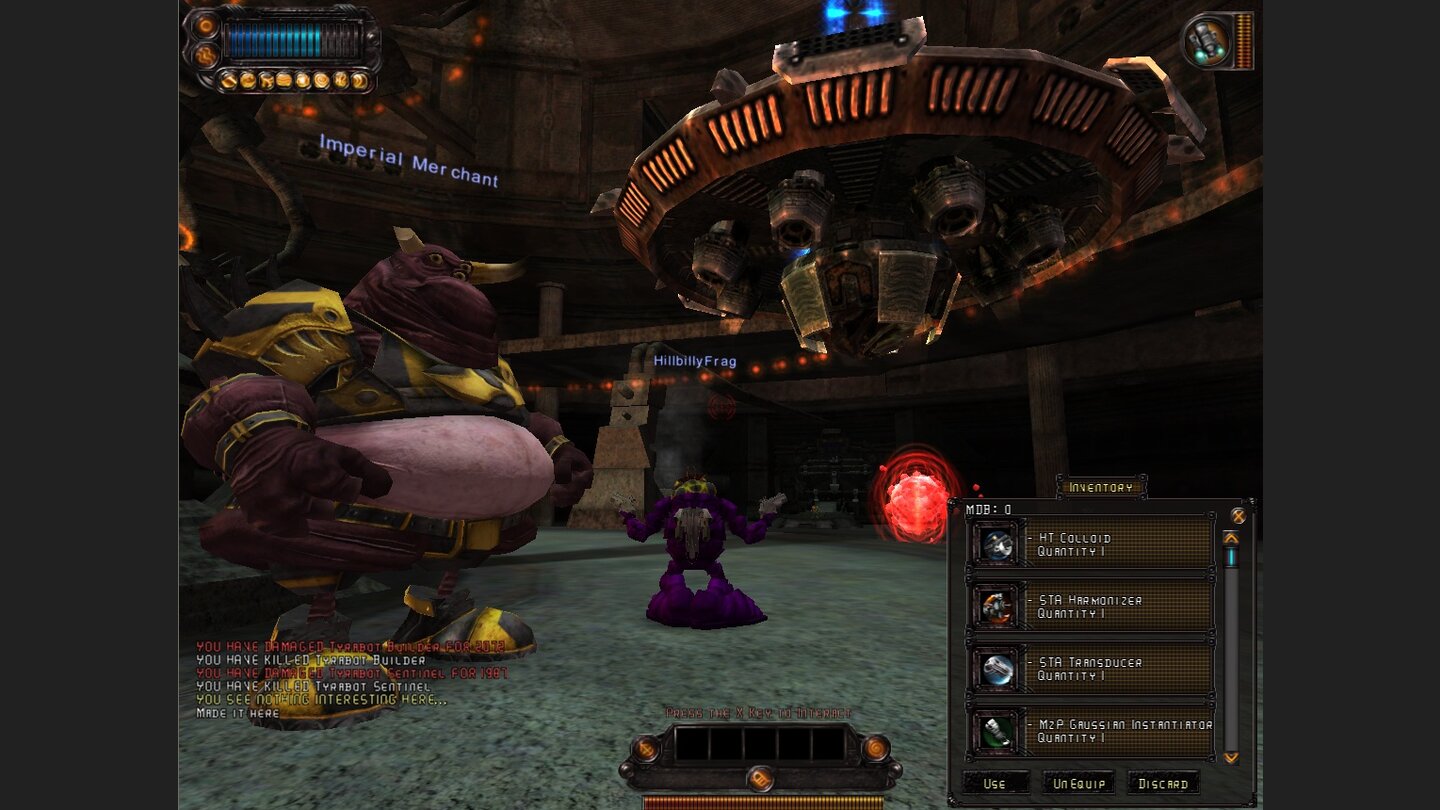Click the rune button left of the hotbar
This screenshot has width=1440, height=810.
coord(646,747)
